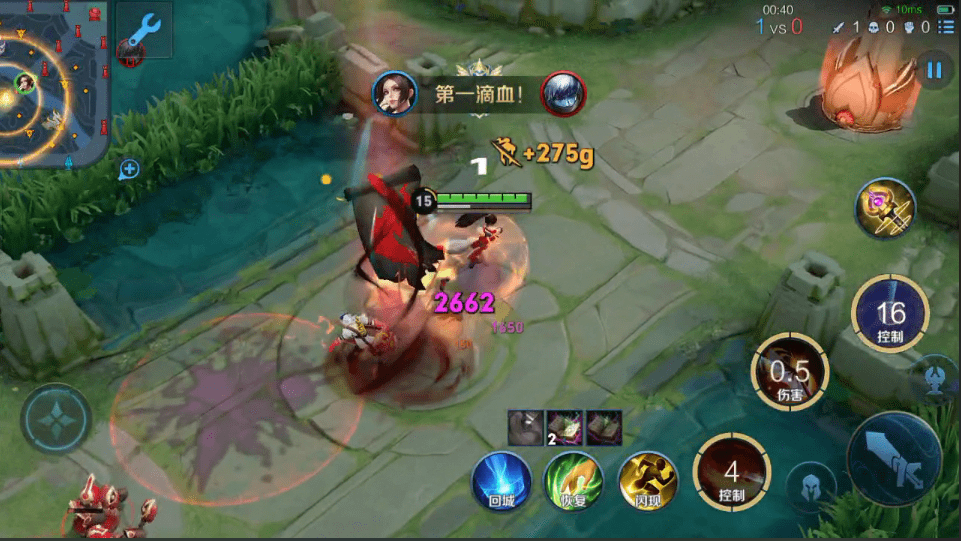Tap the pause button
961x541 pixels.
click(935, 70)
